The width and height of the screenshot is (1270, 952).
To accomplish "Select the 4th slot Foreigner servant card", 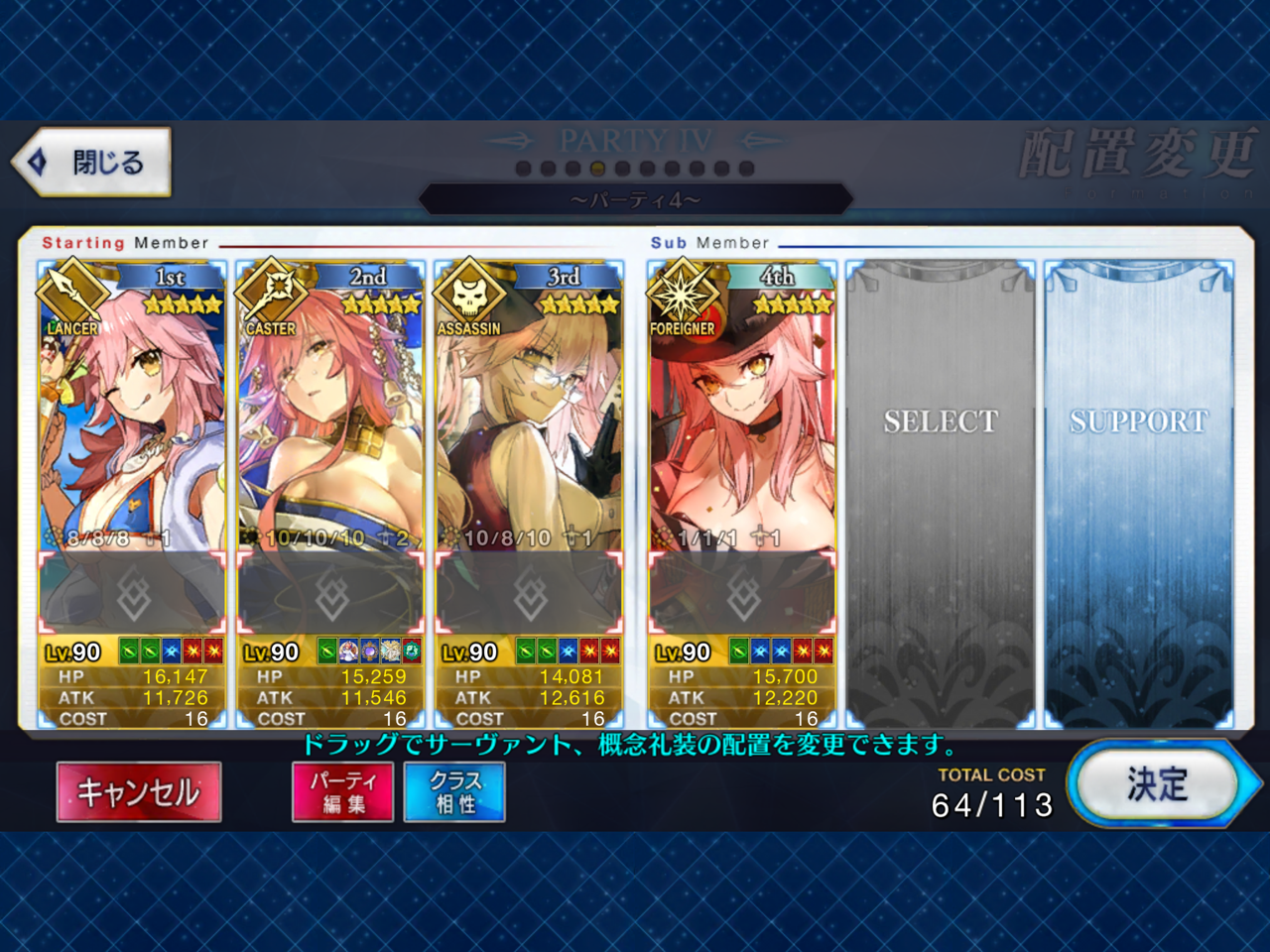I will click(x=742, y=416).
